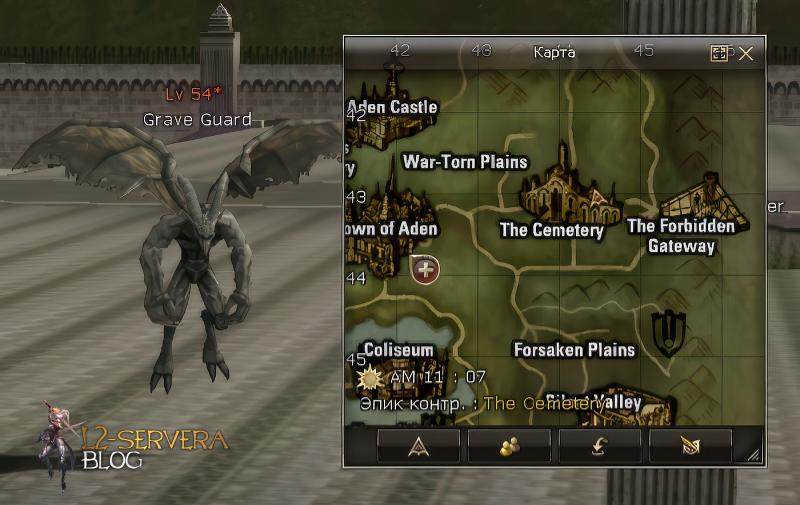Screen dimensions: 800x505
Task: Click the arrowhead location button below the map
Action: [x=418, y=447]
